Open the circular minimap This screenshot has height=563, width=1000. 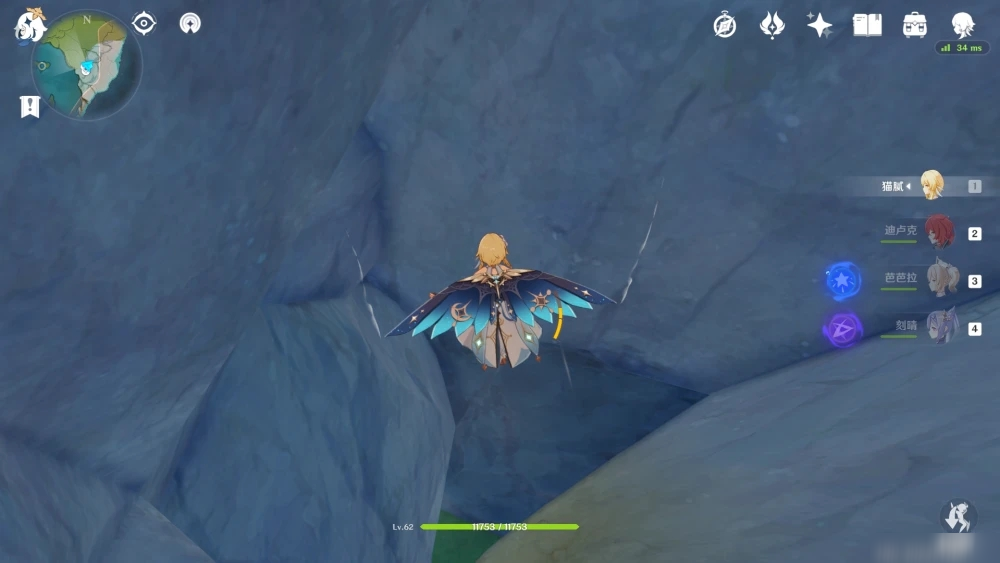87,66
